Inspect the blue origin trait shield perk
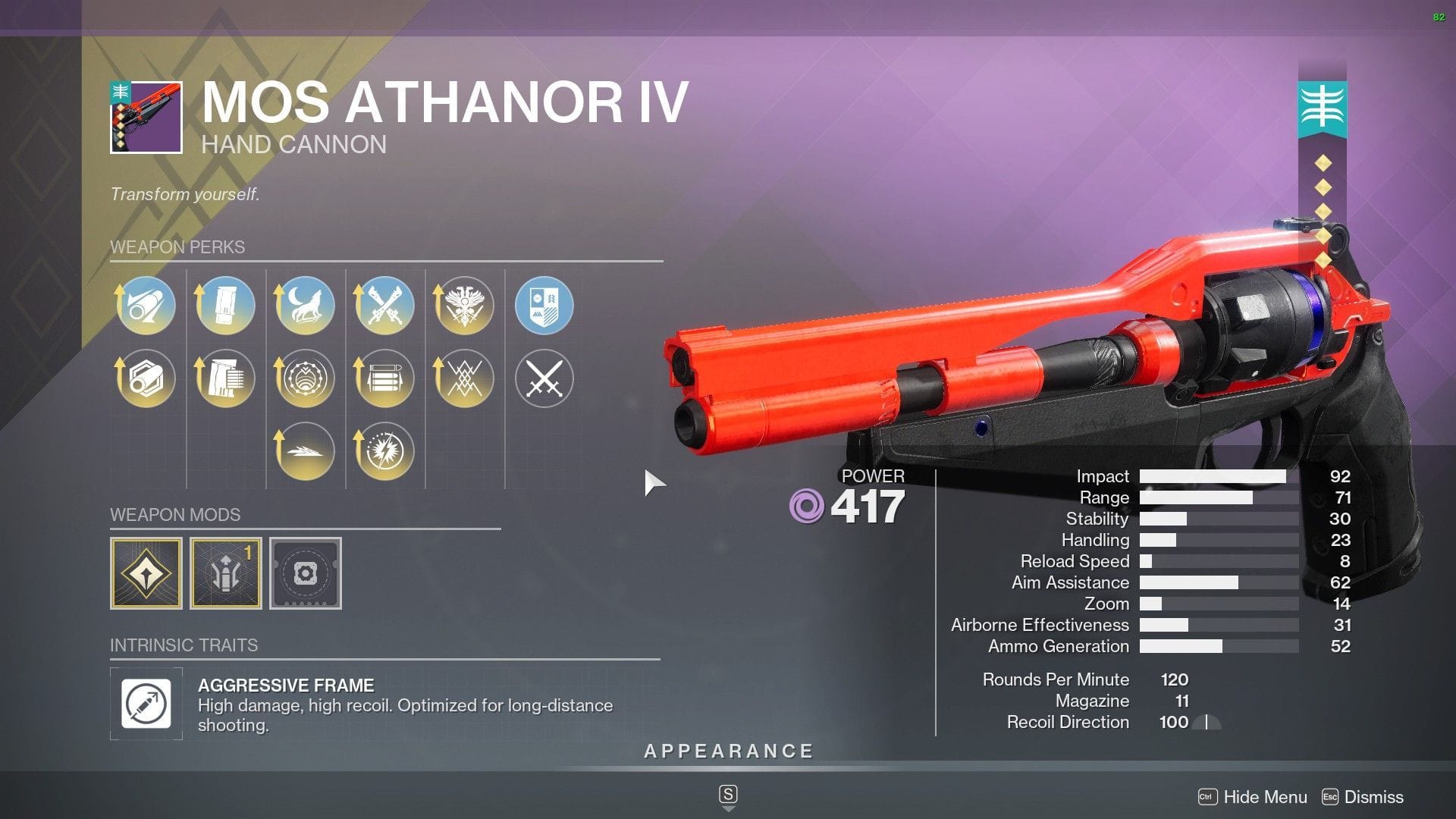The width and height of the screenshot is (1456, 819). point(545,306)
